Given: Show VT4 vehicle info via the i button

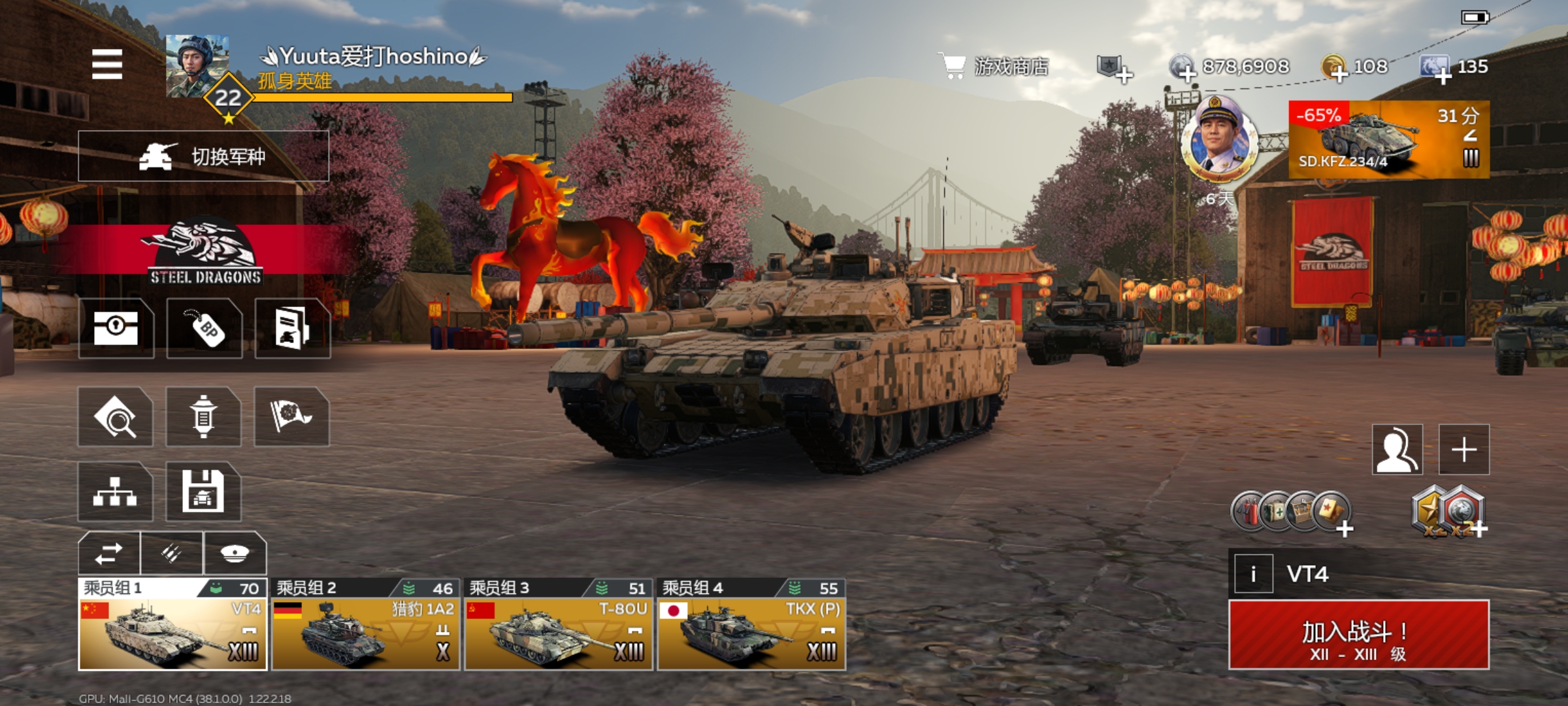Looking at the screenshot, I should tap(1253, 574).
